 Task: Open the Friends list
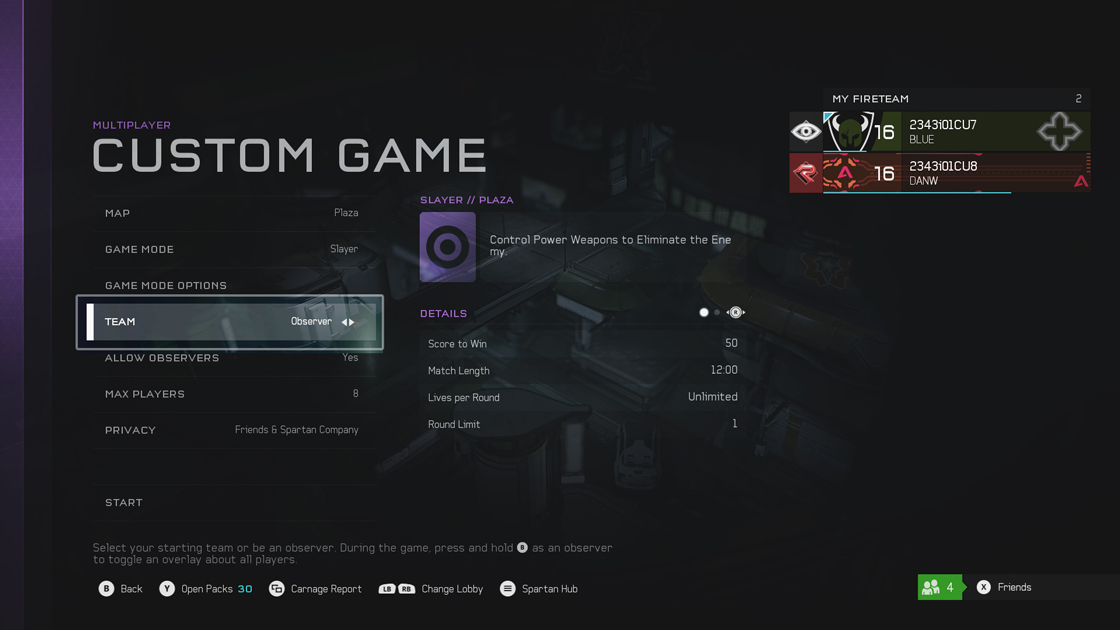pyautogui.click(x=1003, y=587)
